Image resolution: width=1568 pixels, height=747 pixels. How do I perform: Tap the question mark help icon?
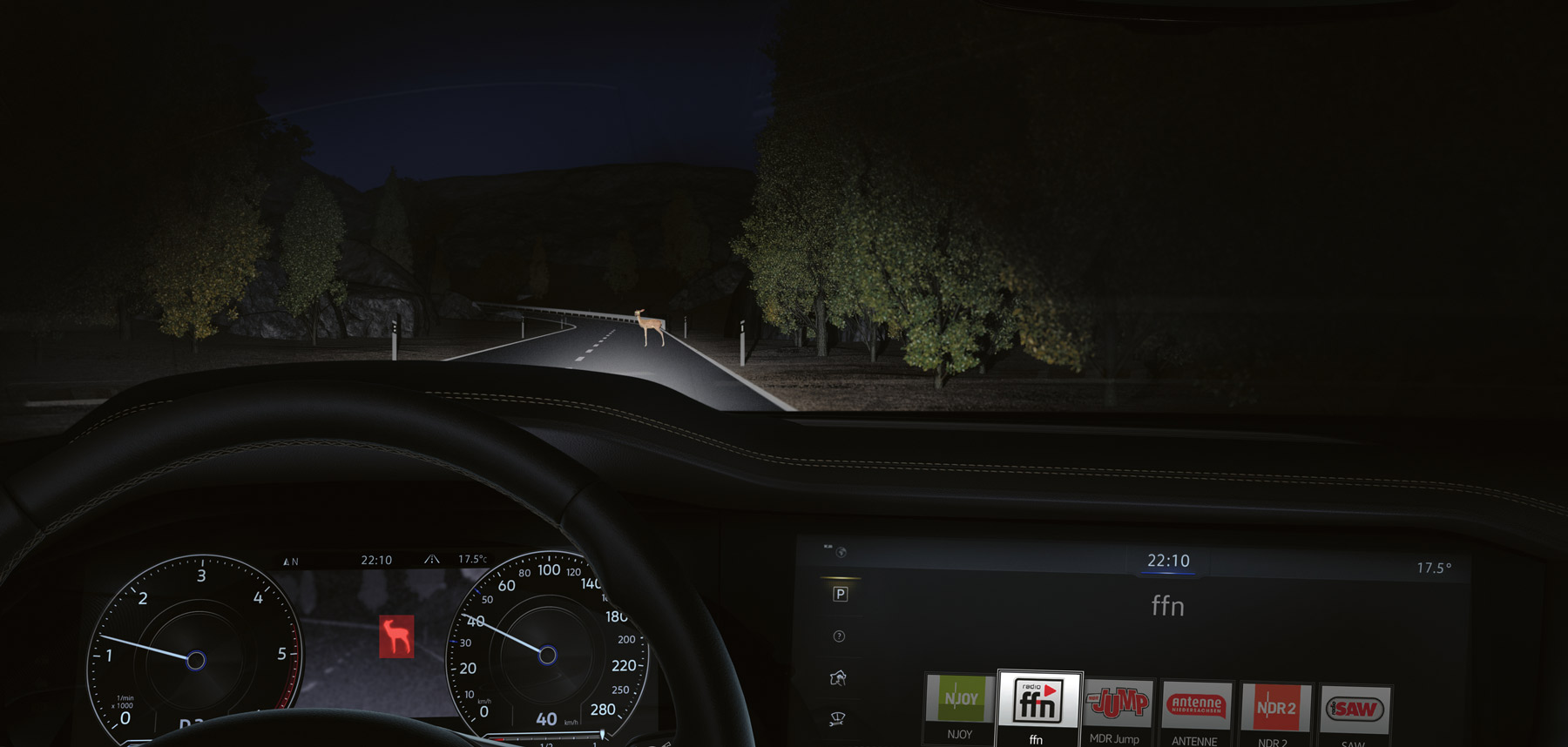839,636
